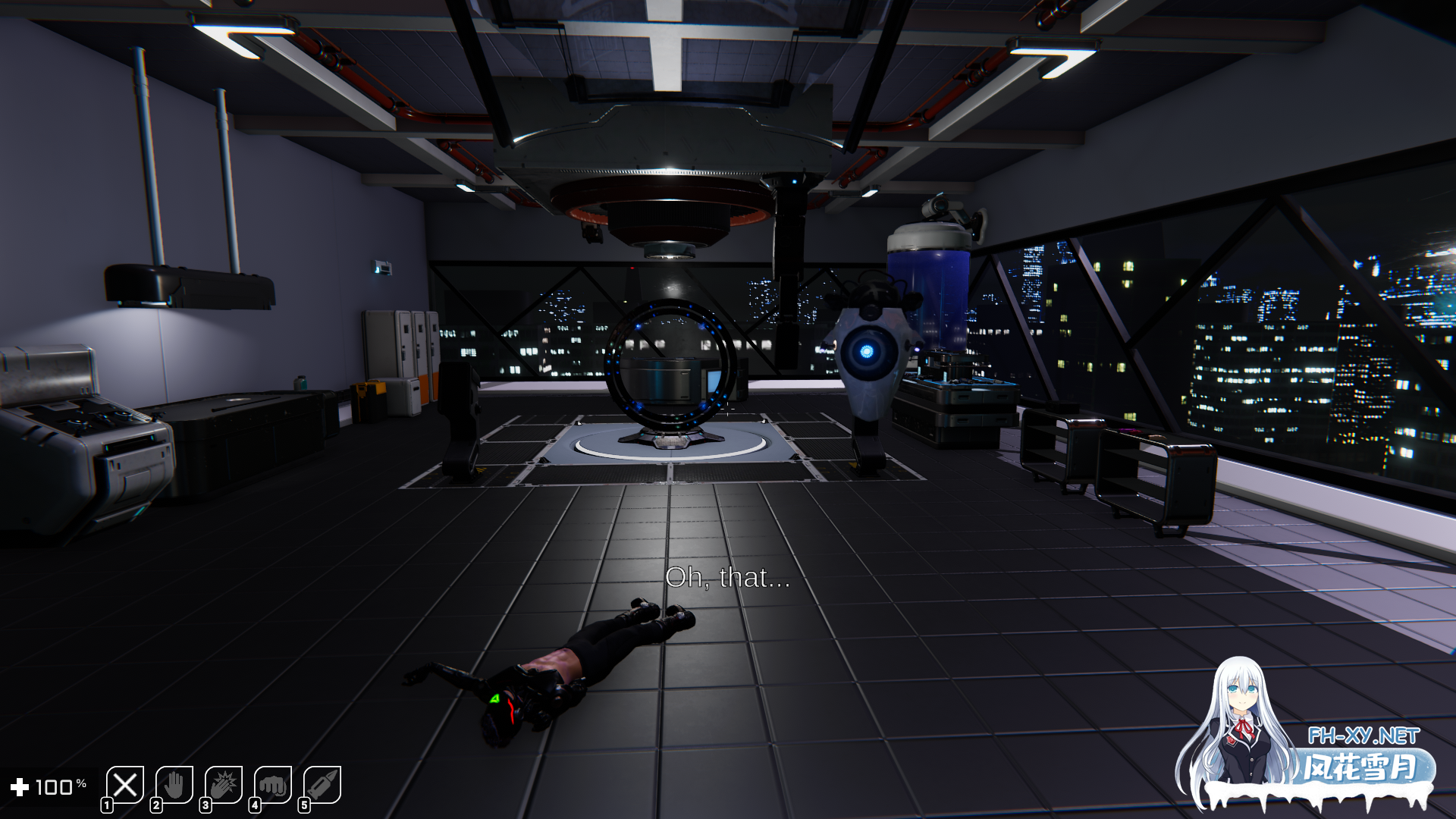1456x819 pixels.
Task: Equip the fist weapon in slot 4
Action: point(274,783)
